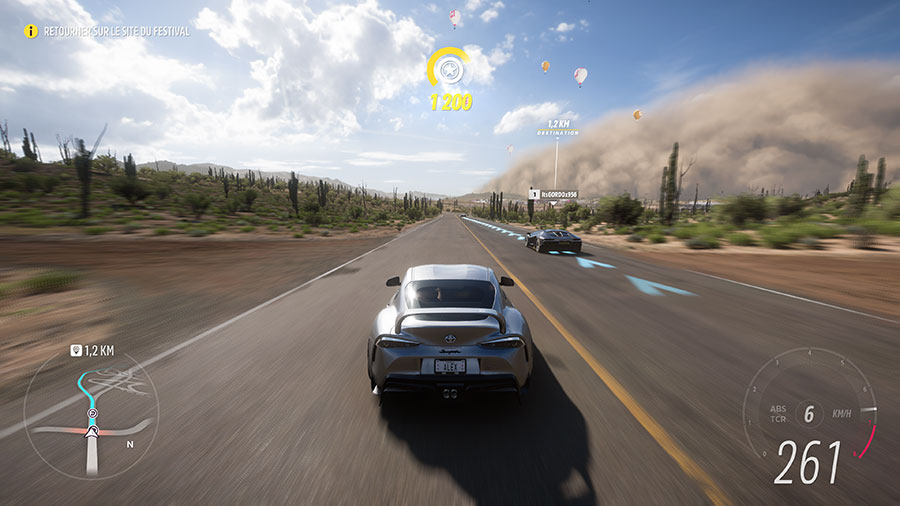
Task: Click the waypoint distance pin above the minimap
Action: [x=76, y=350]
